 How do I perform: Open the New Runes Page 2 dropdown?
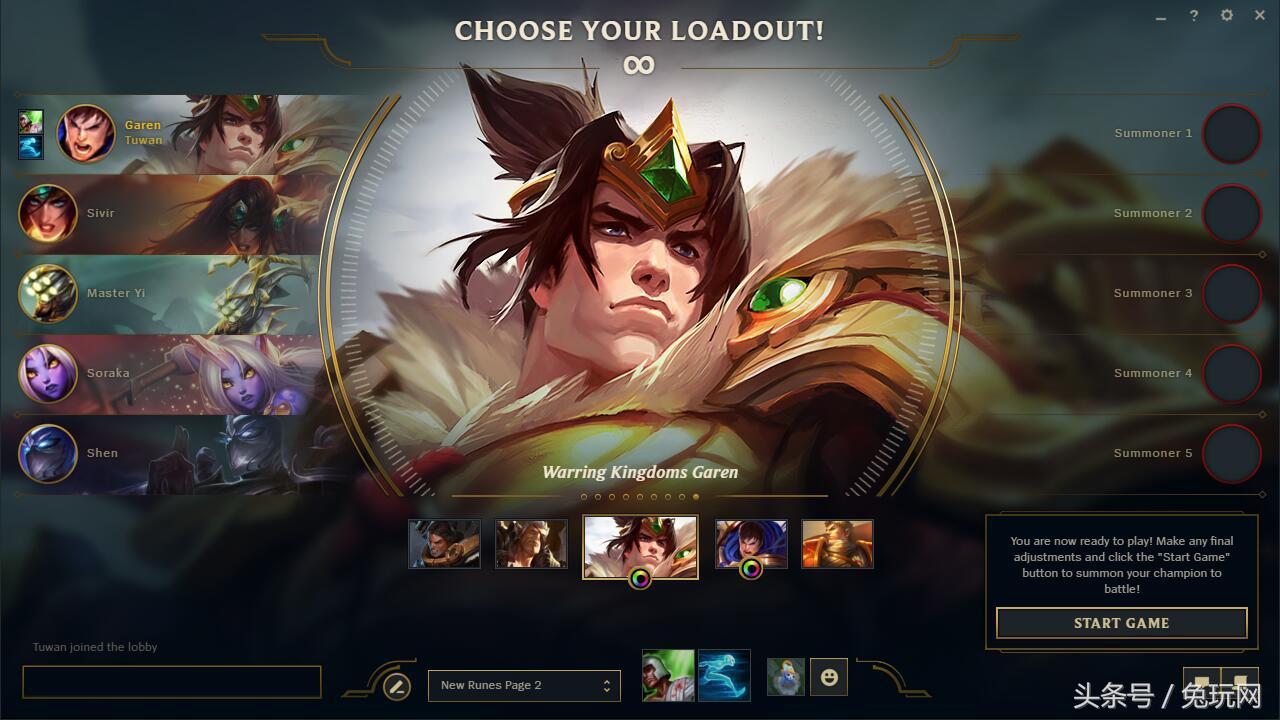524,685
